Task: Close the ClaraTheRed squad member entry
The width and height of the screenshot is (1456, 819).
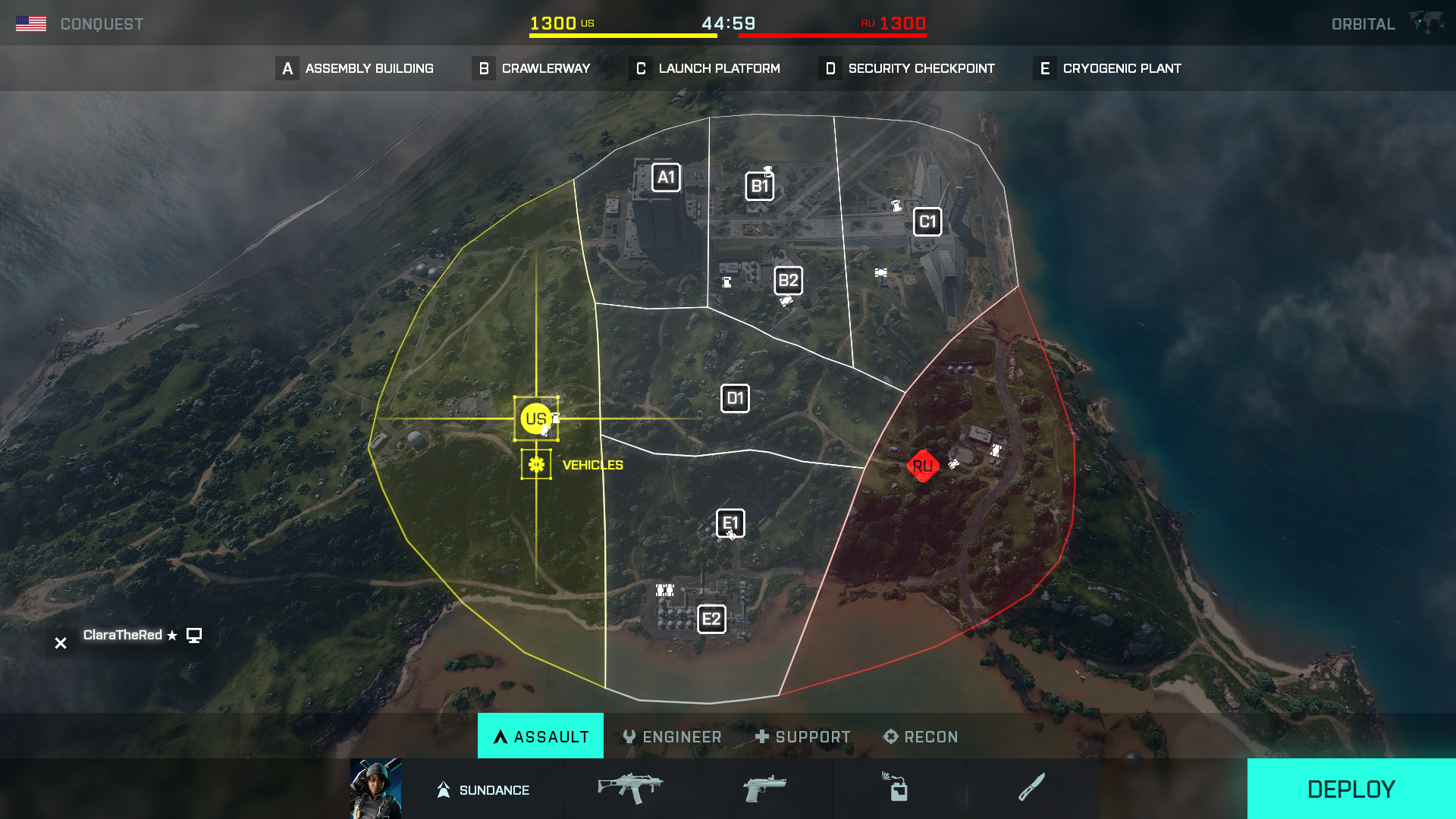Action: (x=61, y=643)
